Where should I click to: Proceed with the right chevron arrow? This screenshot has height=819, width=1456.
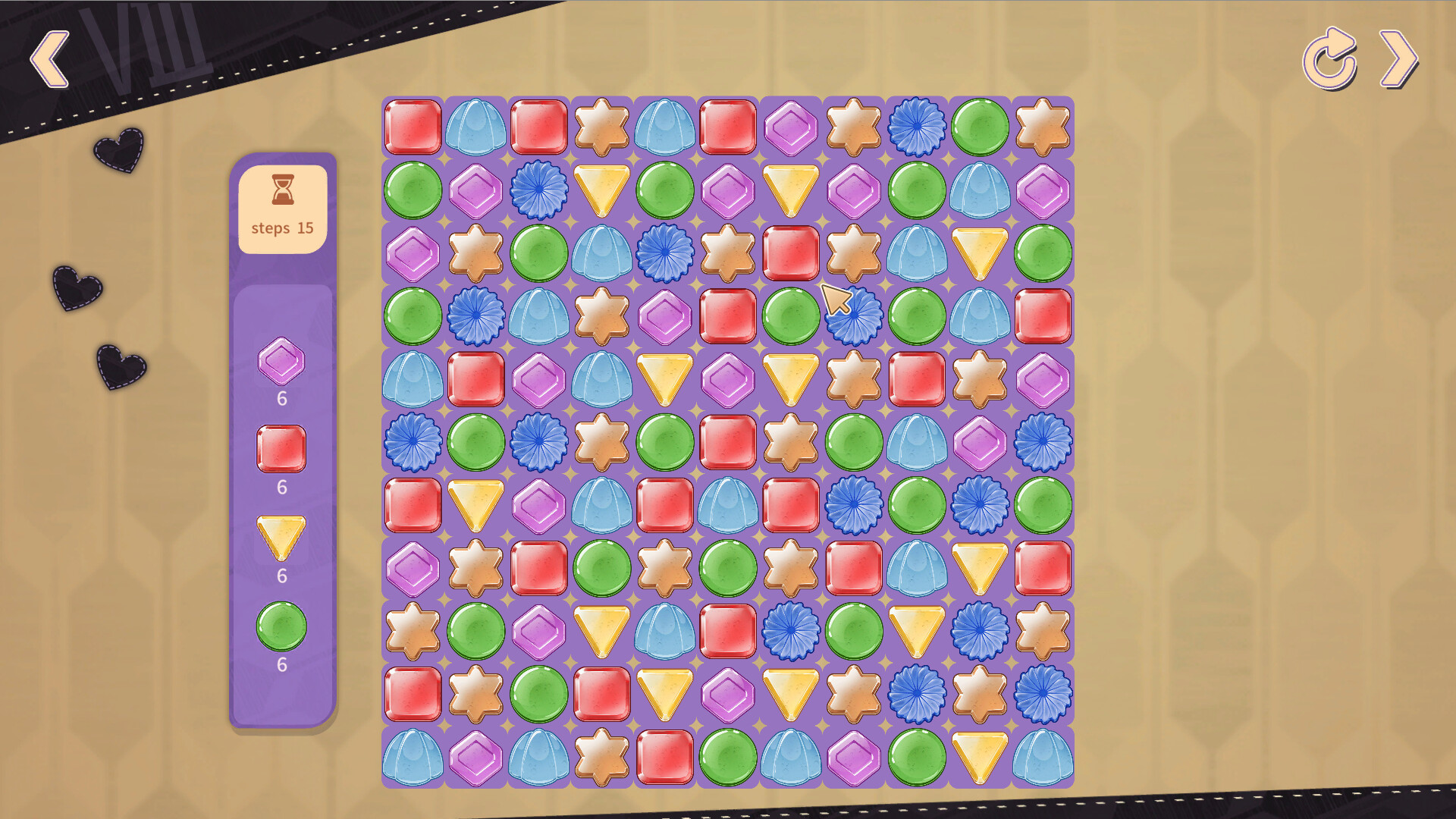(x=1398, y=58)
